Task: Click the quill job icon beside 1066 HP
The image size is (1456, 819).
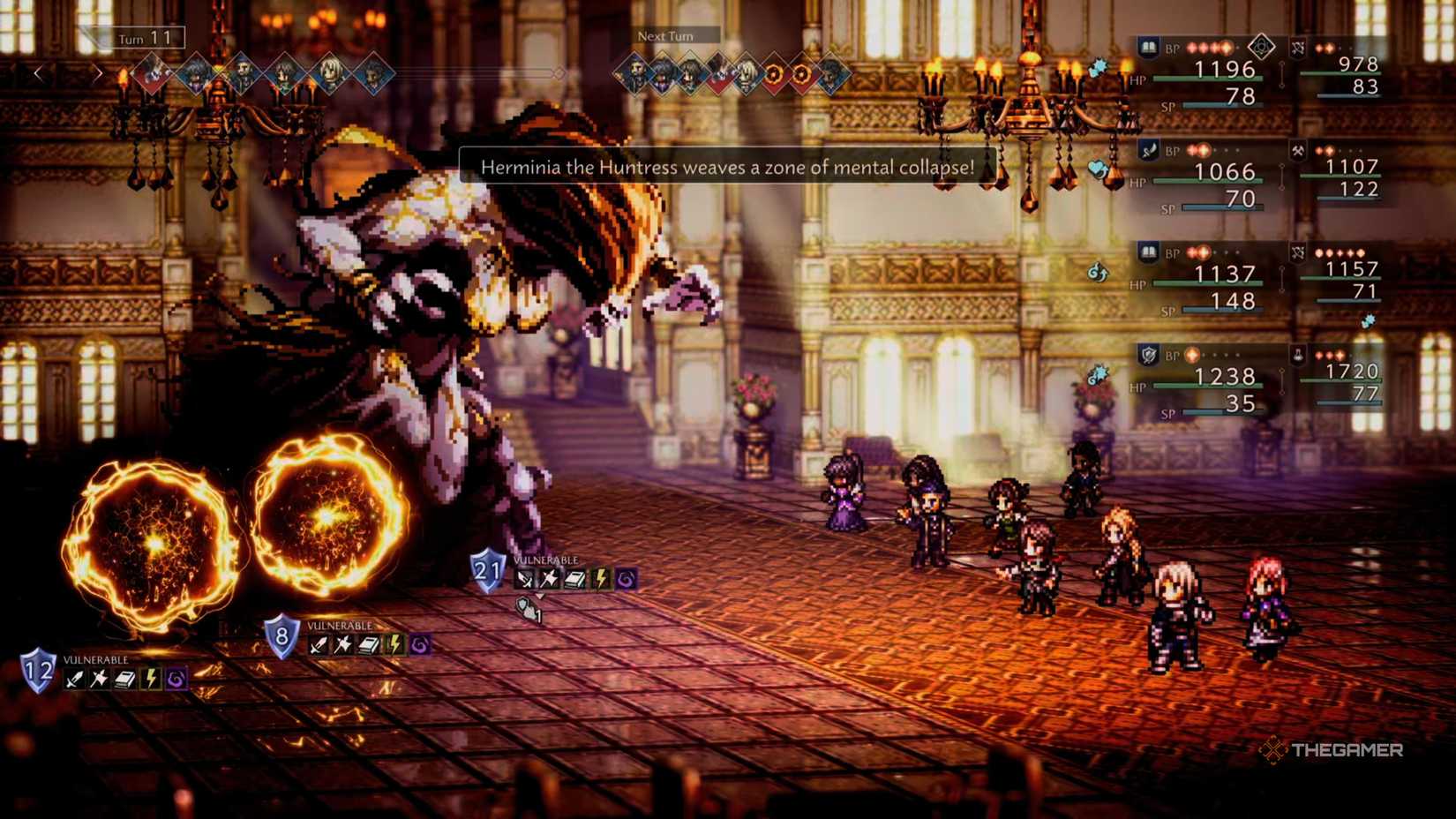Action: [x=1149, y=150]
